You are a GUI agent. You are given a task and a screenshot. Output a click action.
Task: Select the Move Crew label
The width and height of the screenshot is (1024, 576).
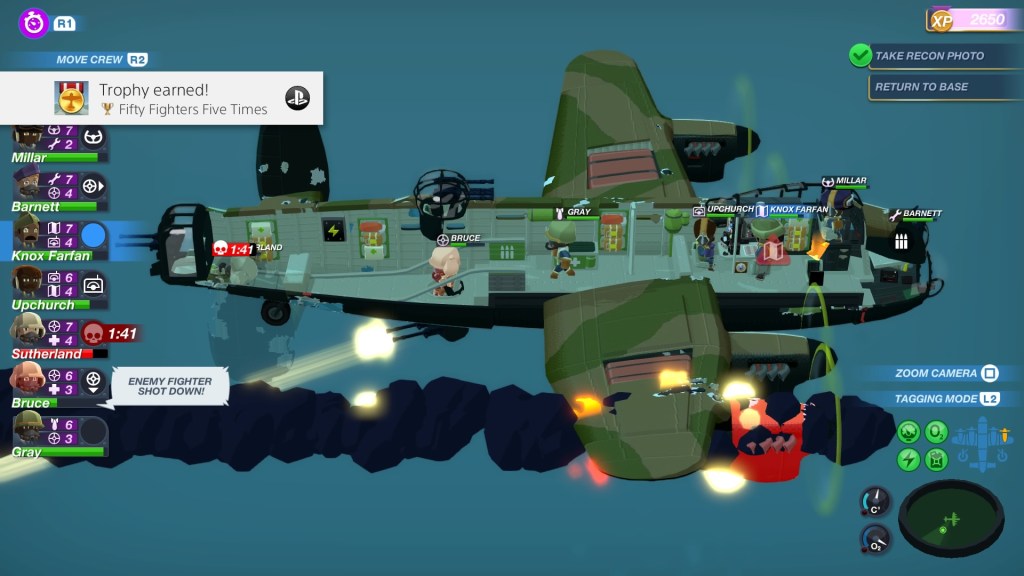click(x=90, y=60)
